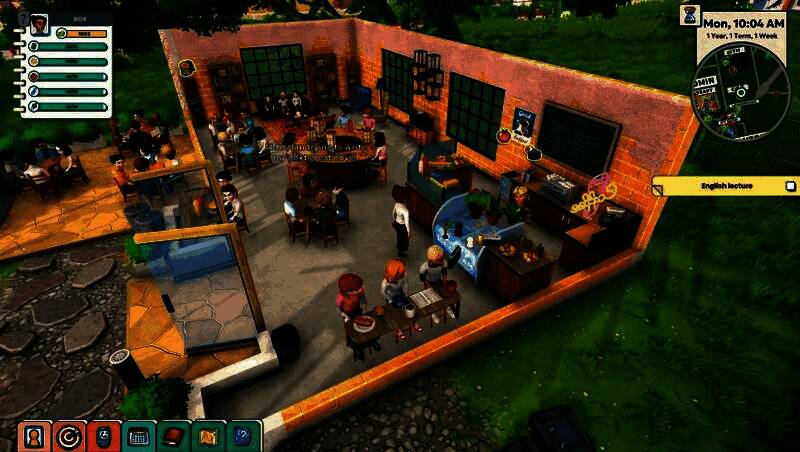Viewport: 800px width, 452px height.
Task: Click the circular spiral icon in toolbar
Action: [x=70, y=436]
